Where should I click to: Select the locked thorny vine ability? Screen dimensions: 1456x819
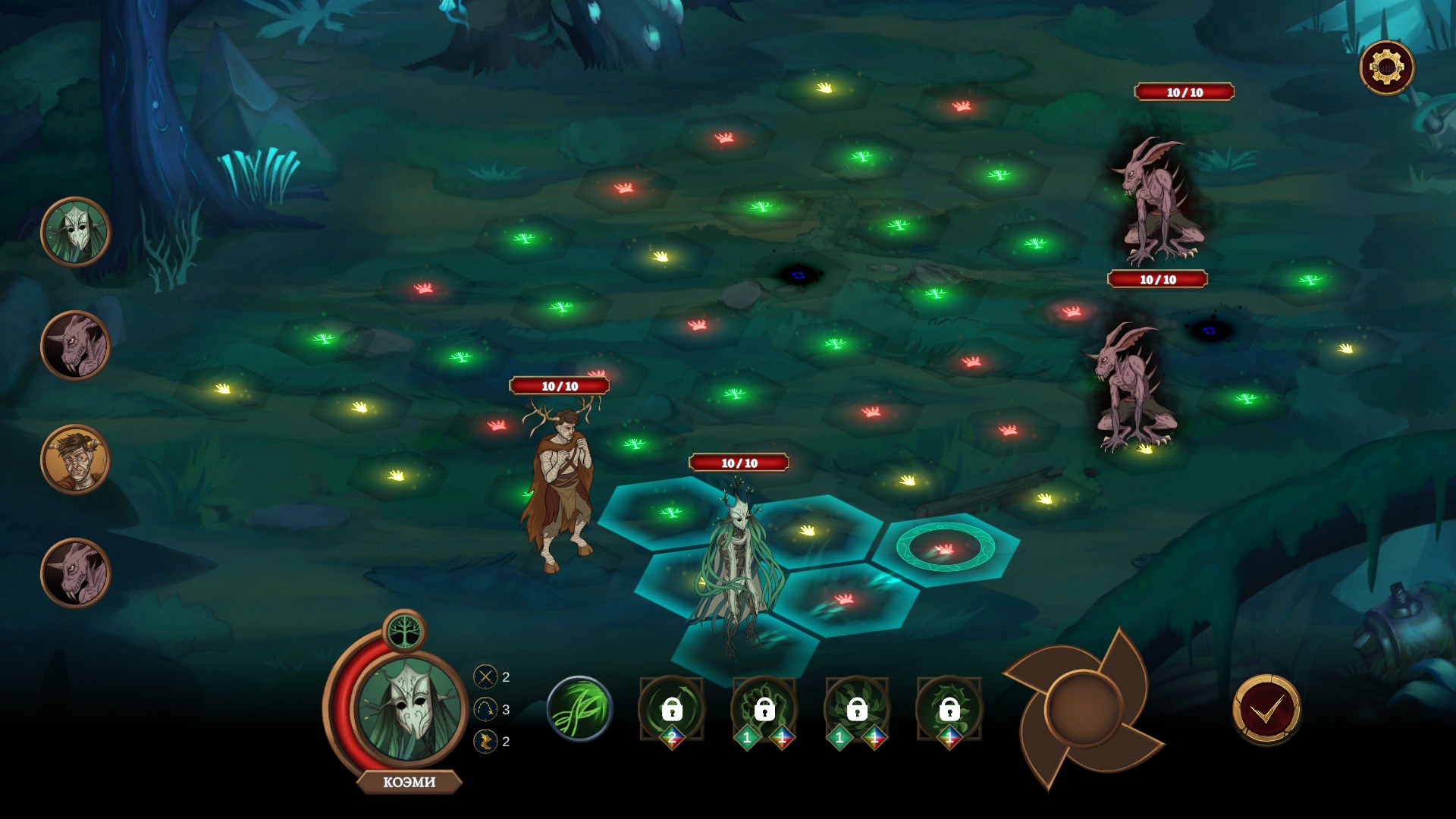(x=949, y=710)
